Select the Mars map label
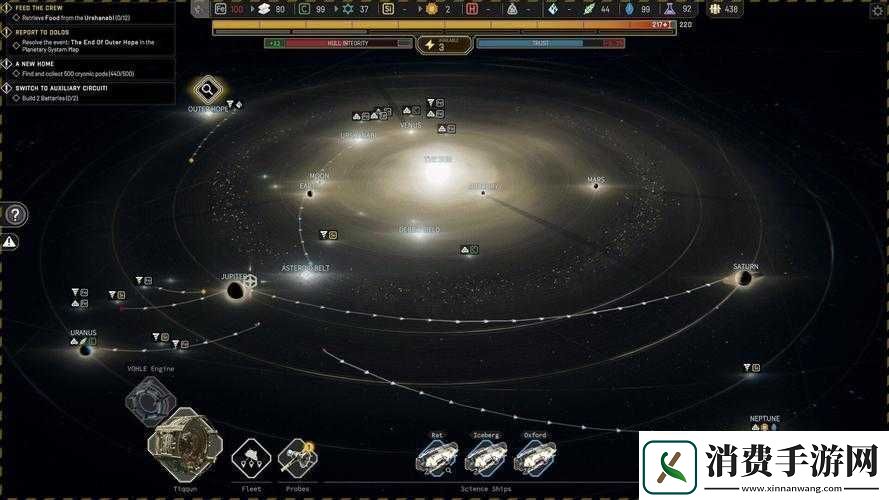889x500 pixels. (x=596, y=181)
